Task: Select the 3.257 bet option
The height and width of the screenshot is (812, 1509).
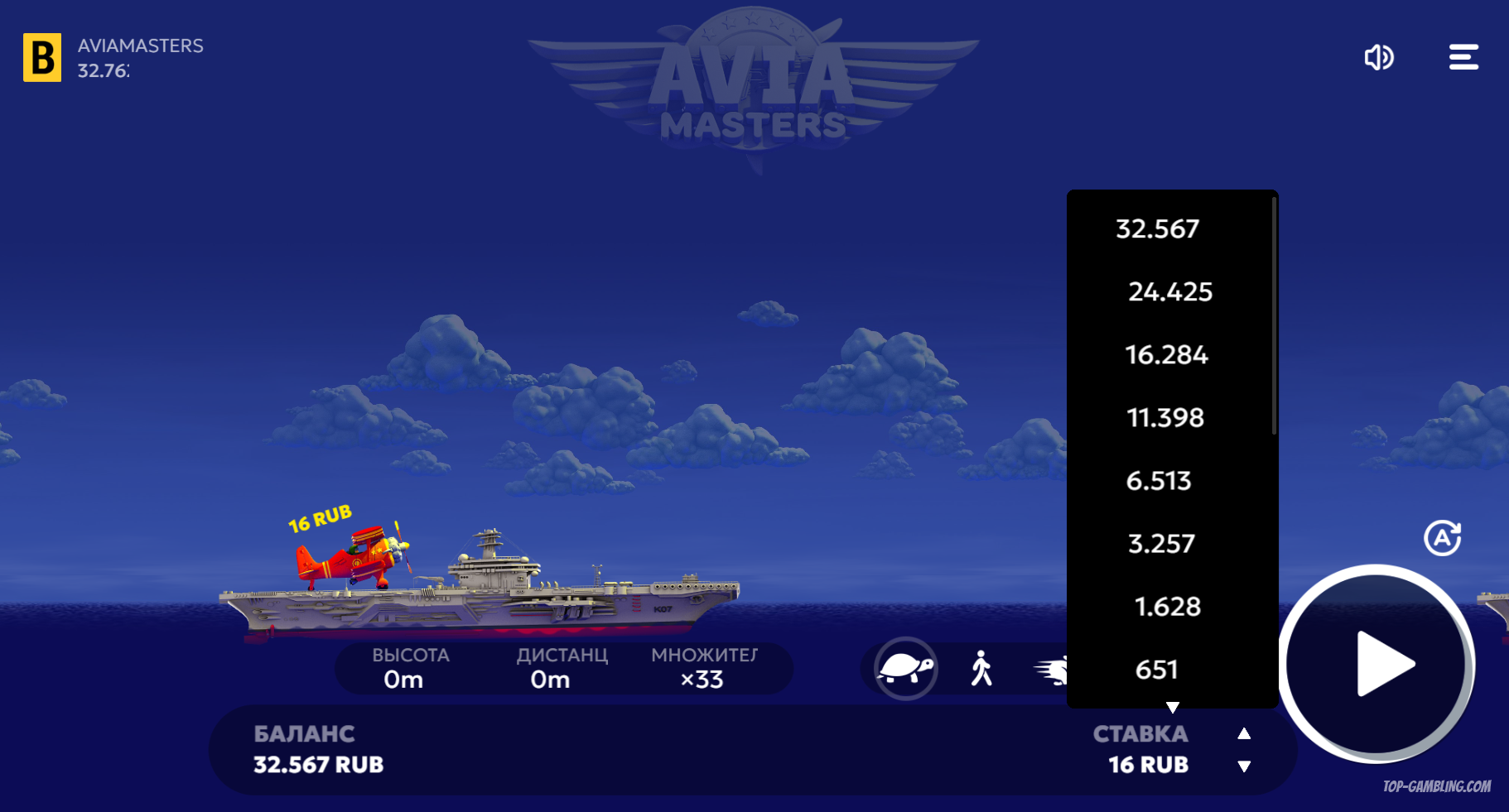Action: point(1161,543)
